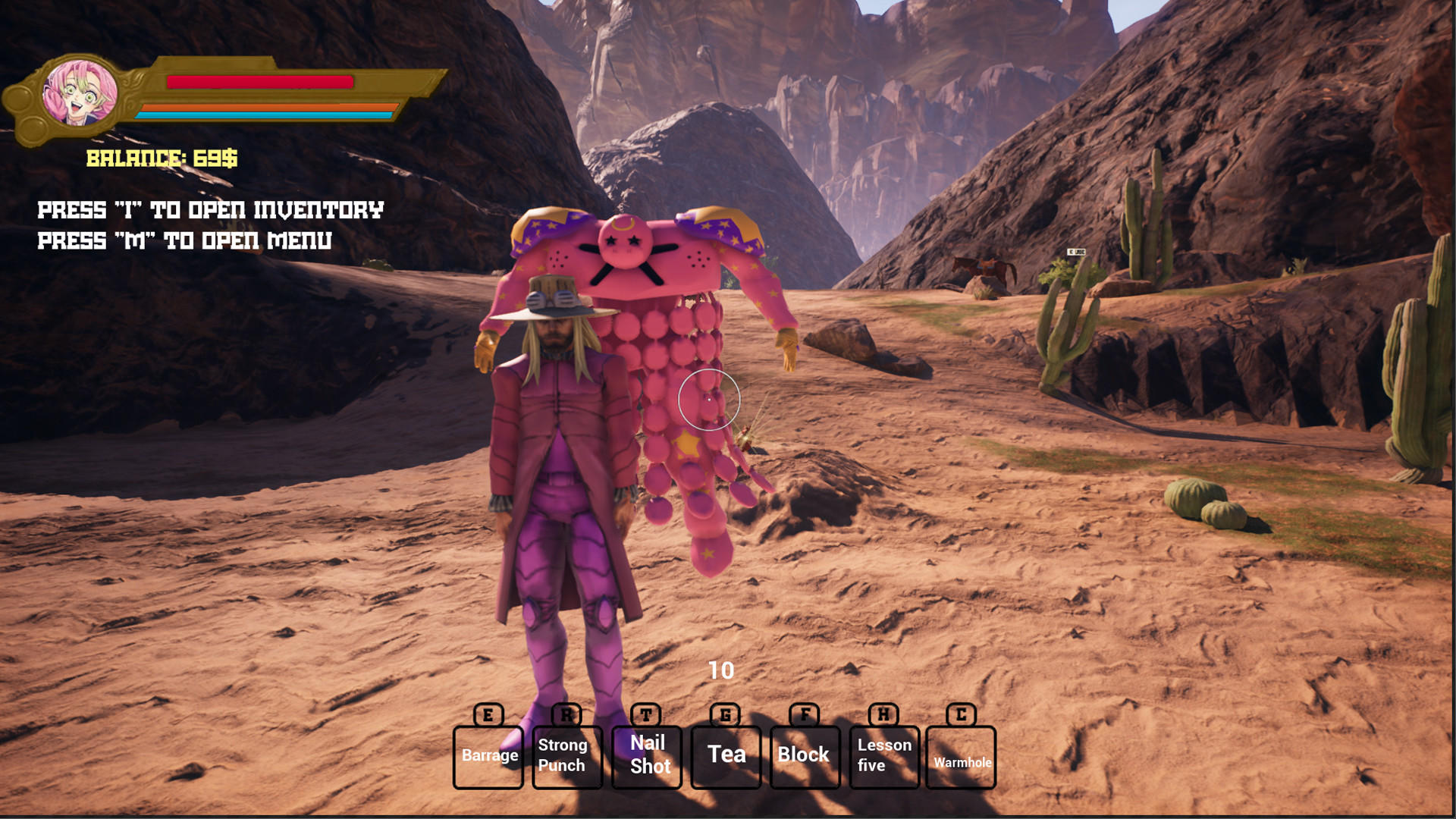Viewport: 1456px width, 819px height.
Task: Activate the Lesson five ability
Action: pos(883,755)
